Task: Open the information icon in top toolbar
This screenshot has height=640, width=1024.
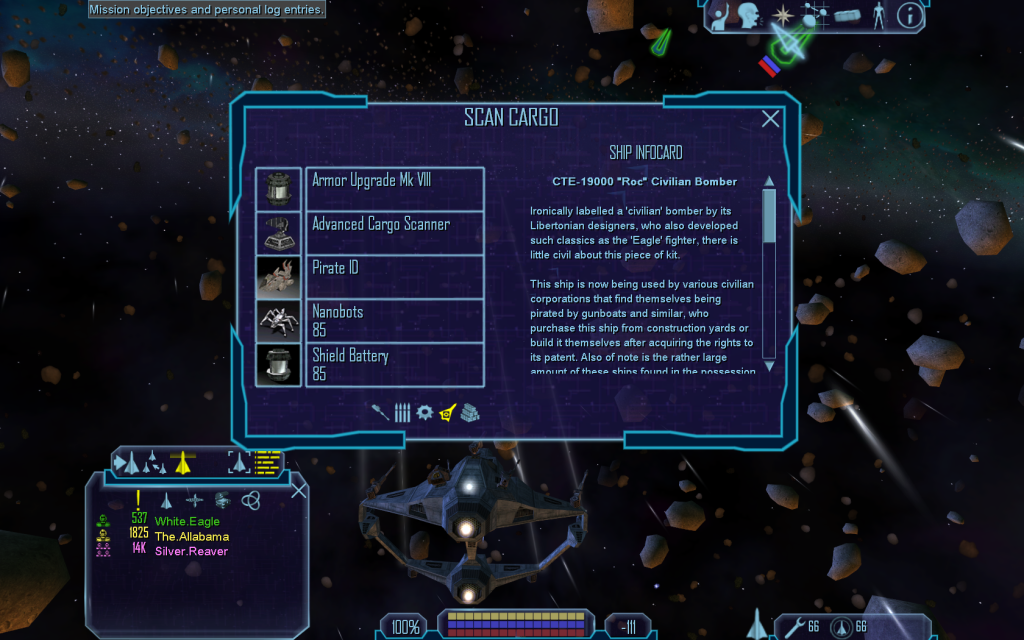Action: click(x=909, y=15)
